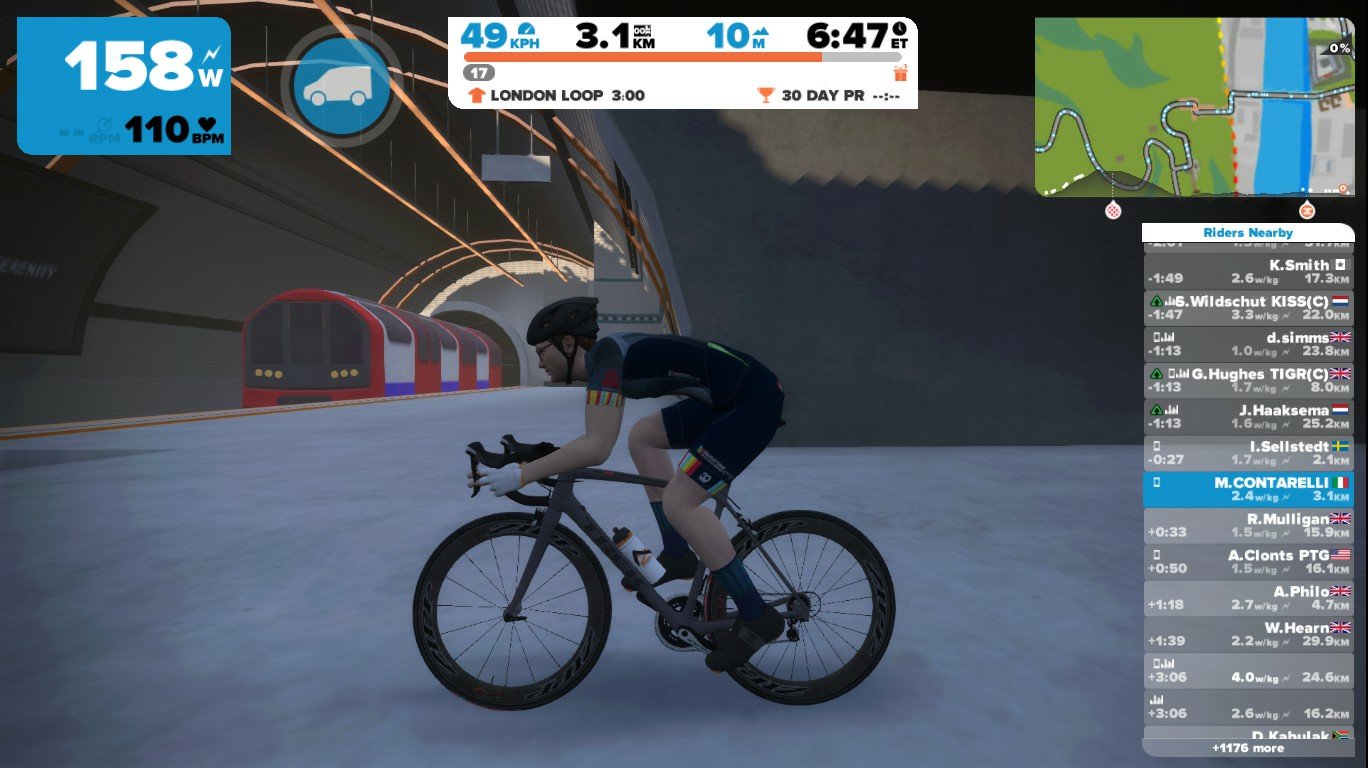Screen dimensions: 1368x768
Task: Click W.Hearn rider row
Action: [1247, 634]
